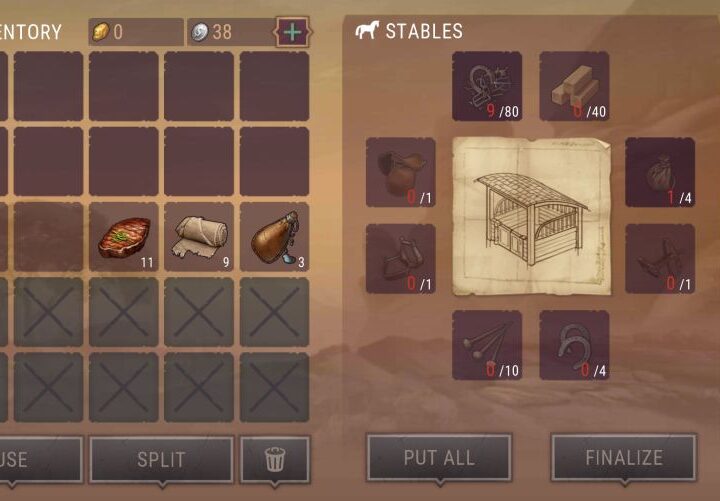Finalize the stables construction
Screen dimensions: 720x501
624,458
